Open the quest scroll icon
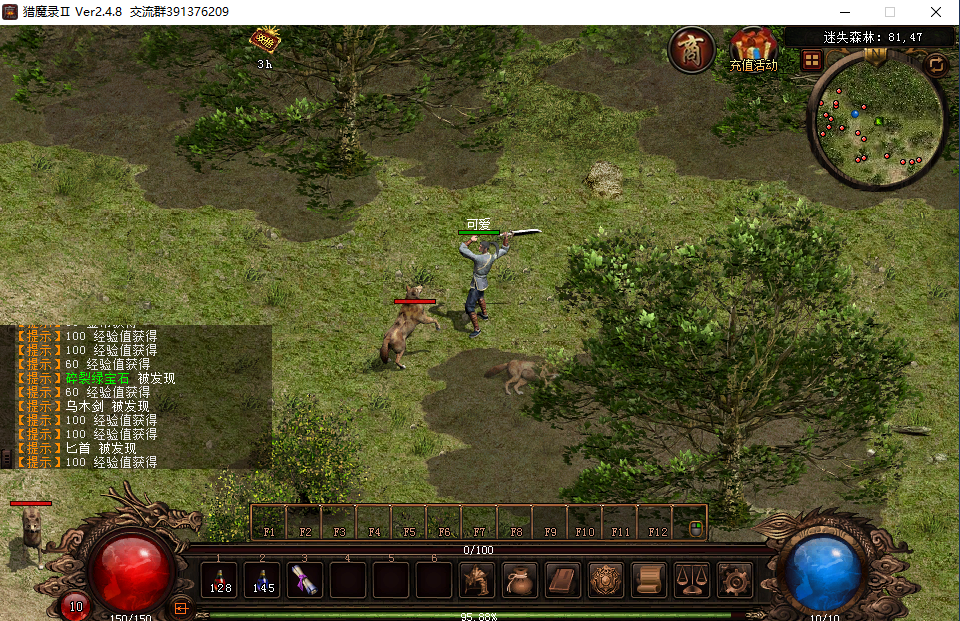960x621 pixels. click(649, 580)
